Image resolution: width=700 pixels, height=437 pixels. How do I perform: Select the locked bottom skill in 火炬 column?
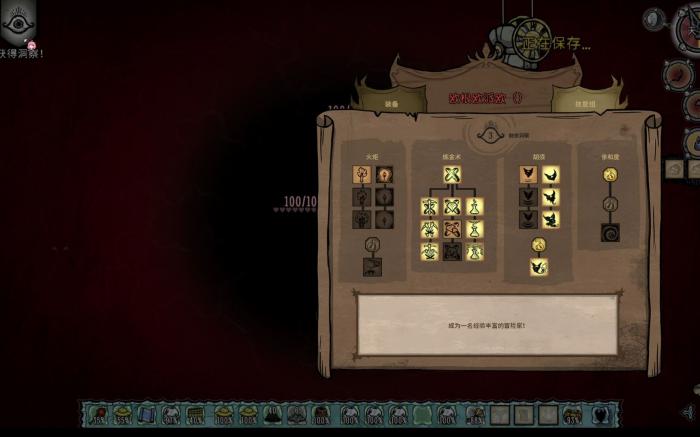pyautogui.click(x=371, y=267)
